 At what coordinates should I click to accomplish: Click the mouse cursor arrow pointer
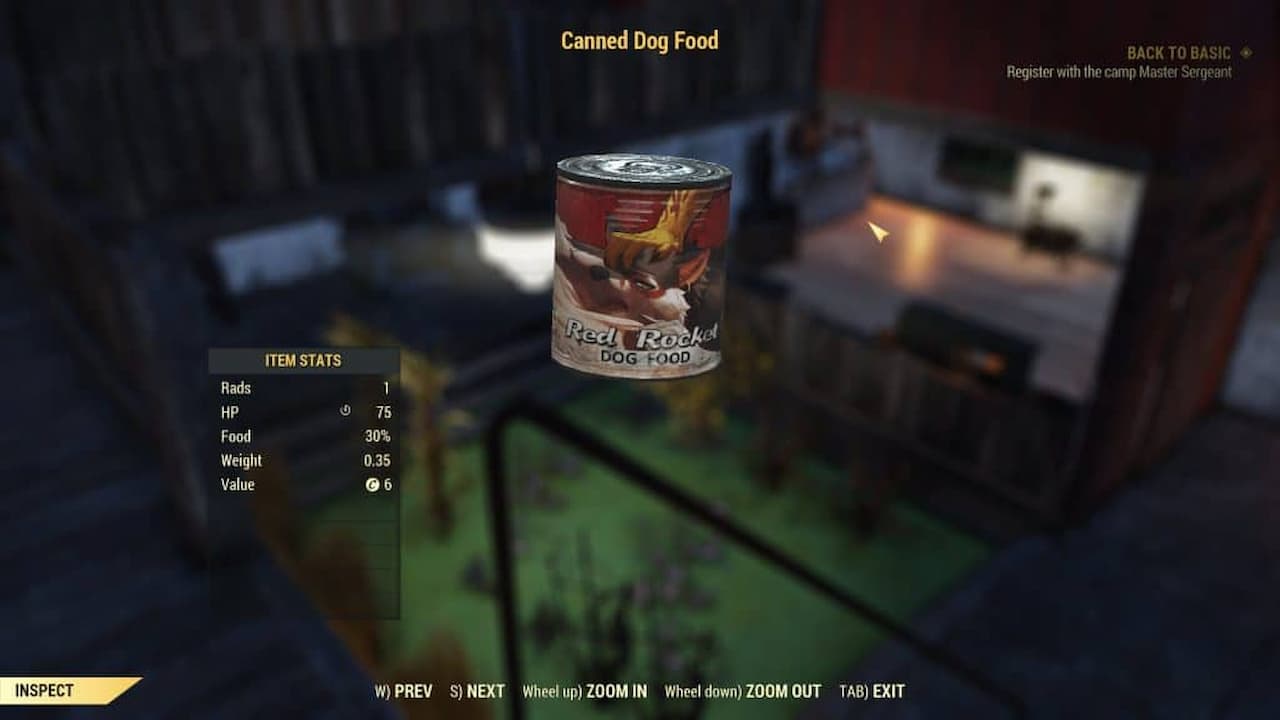pos(878,232)
